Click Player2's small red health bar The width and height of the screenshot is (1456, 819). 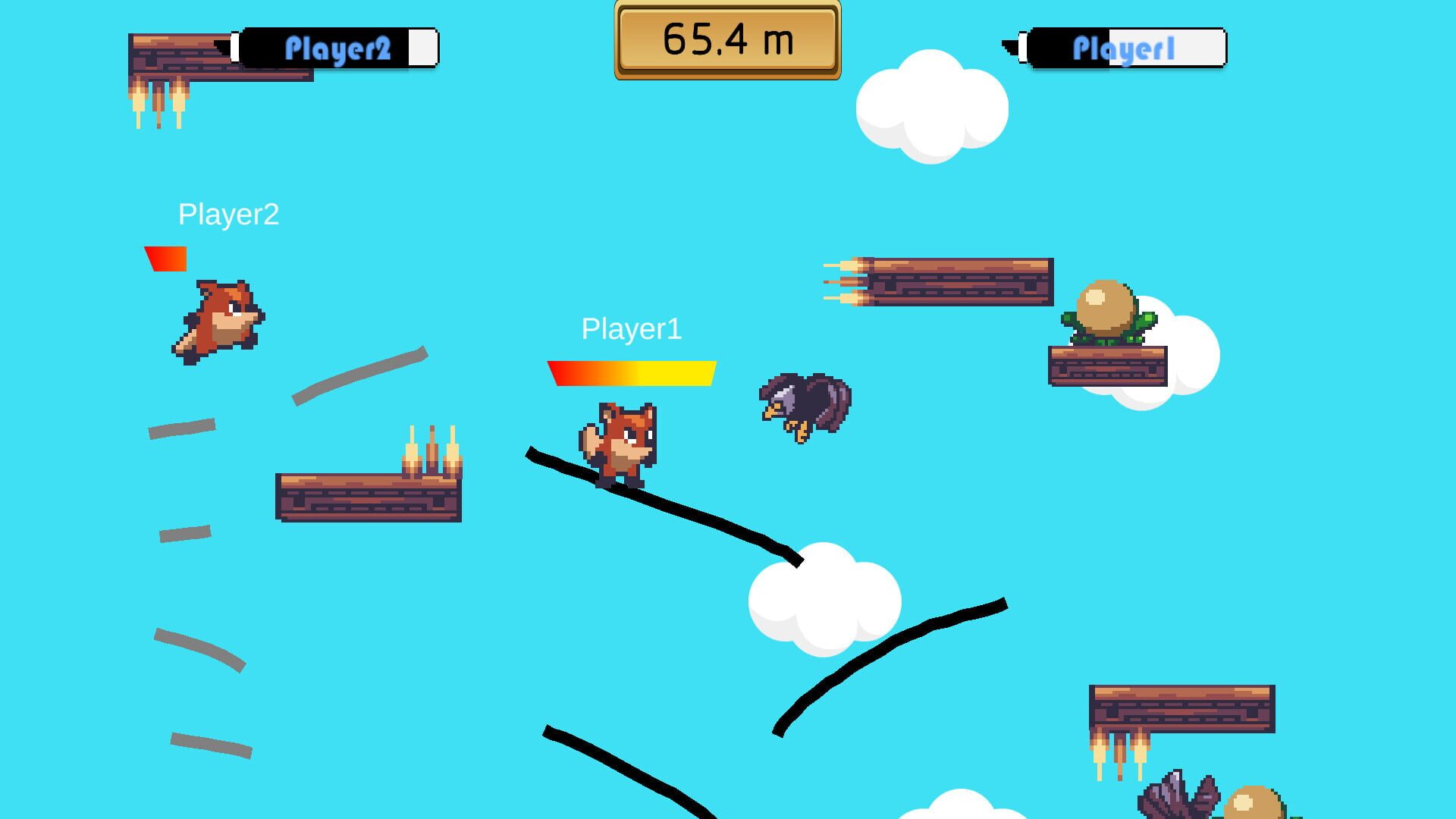165,258
